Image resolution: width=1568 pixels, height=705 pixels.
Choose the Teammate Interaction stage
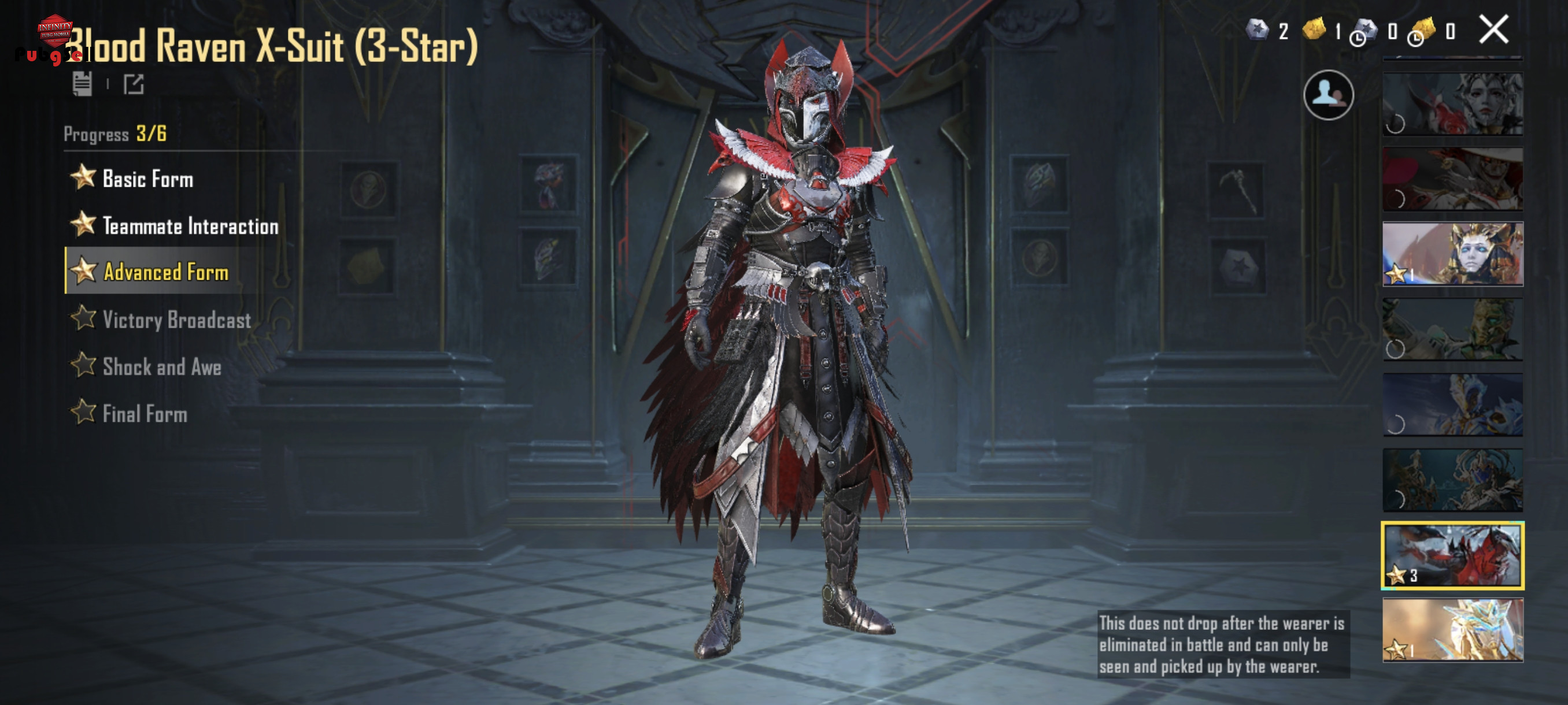click(189, 226)
